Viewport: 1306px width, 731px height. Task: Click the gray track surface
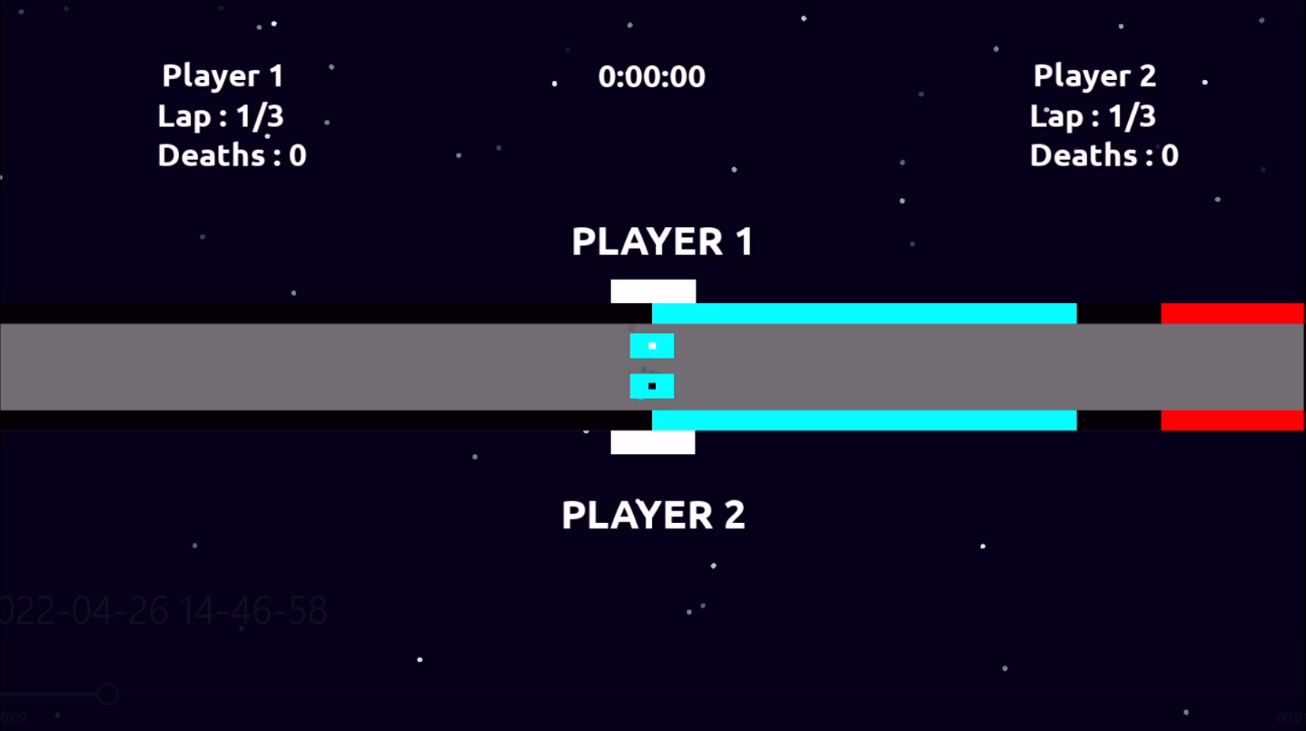(300, 367)
